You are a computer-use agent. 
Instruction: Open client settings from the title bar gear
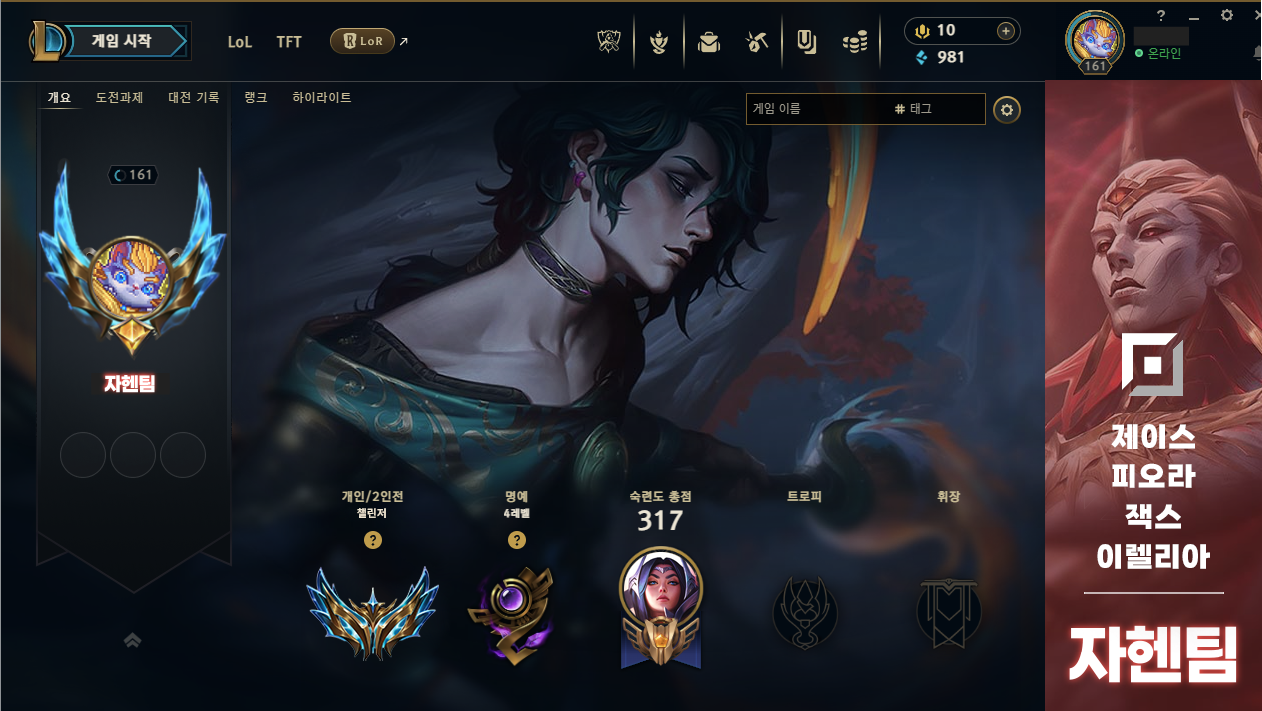click(x=1227, y=15)
